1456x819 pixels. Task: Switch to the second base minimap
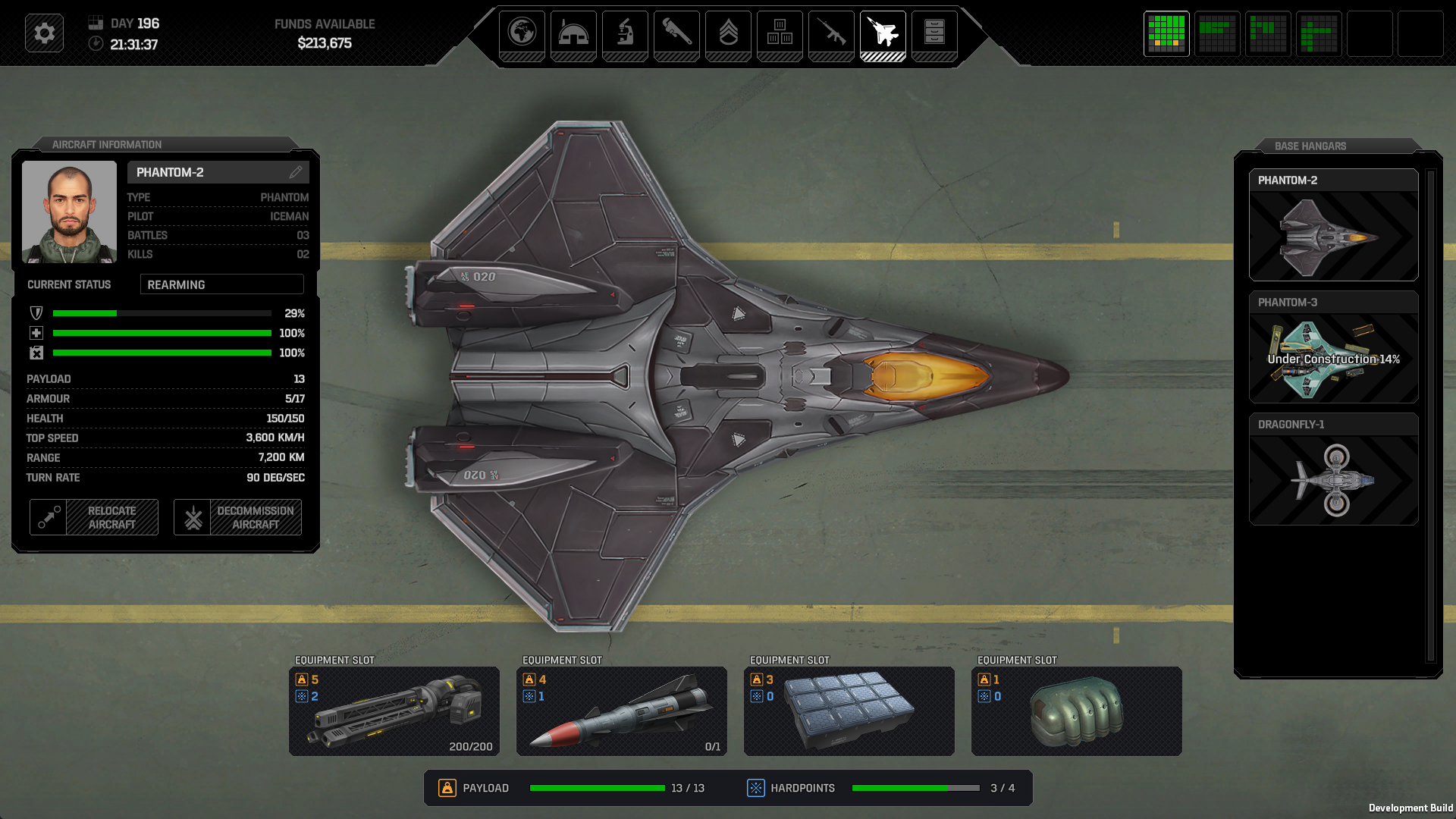[x=1217, y=33]
